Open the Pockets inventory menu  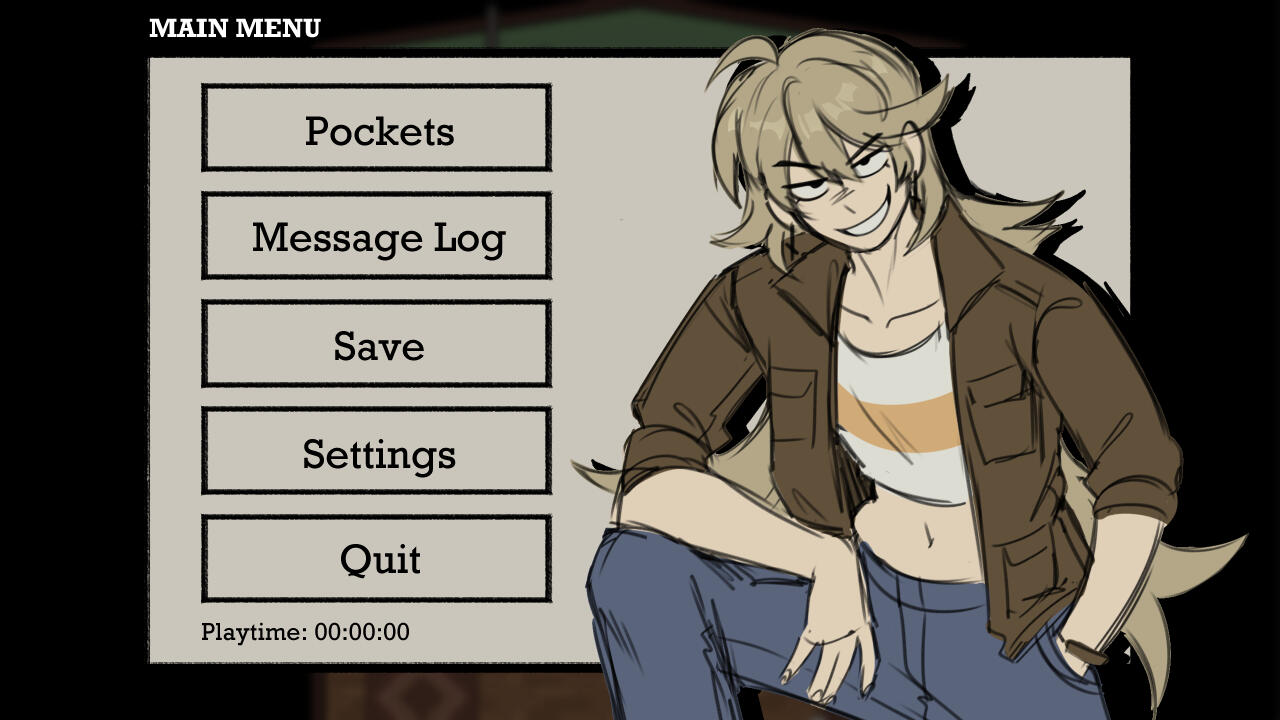click(x=376, y=128)
